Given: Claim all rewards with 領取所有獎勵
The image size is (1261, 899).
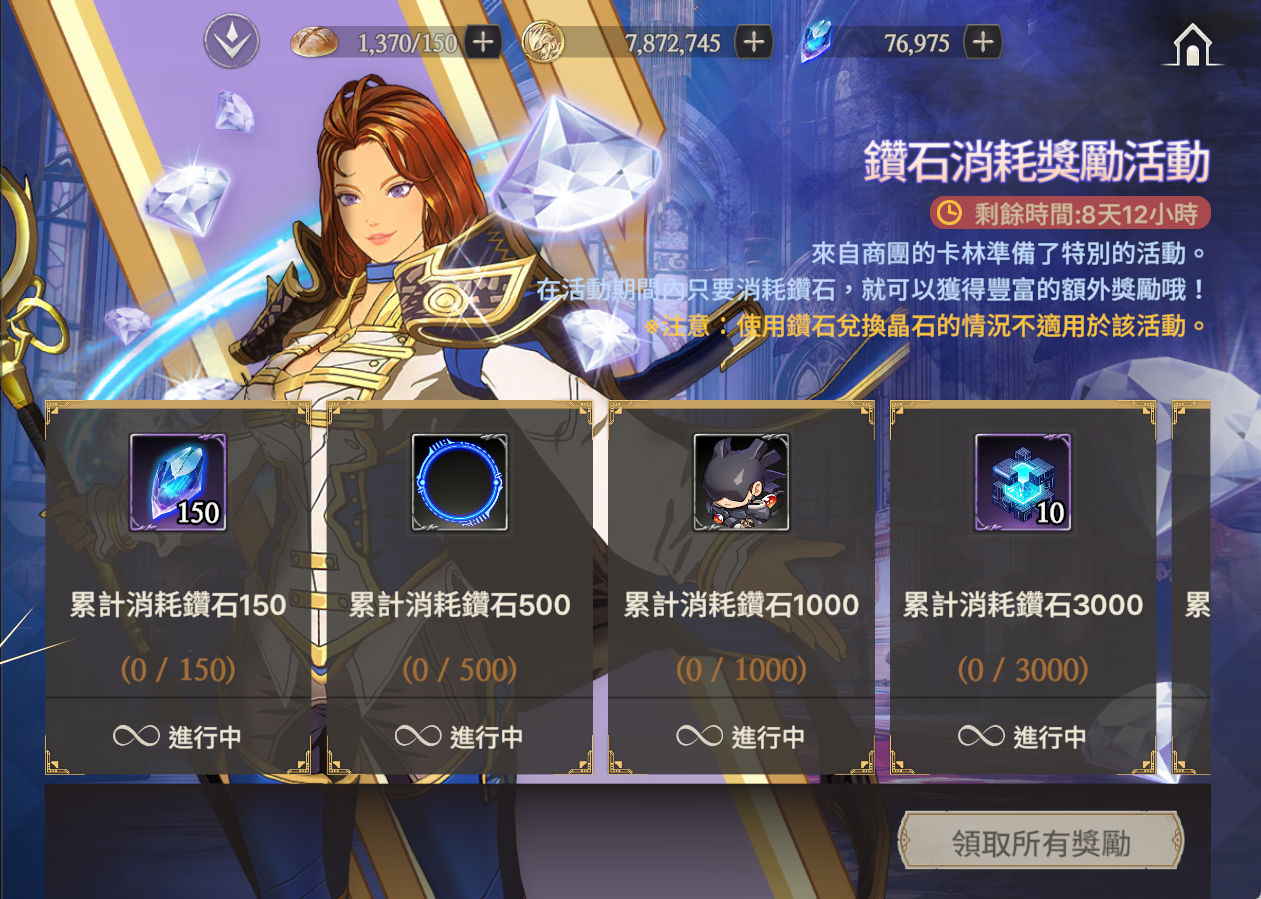Looking at the screenshot, I should pyautogui.click(x=1040, y=842).
